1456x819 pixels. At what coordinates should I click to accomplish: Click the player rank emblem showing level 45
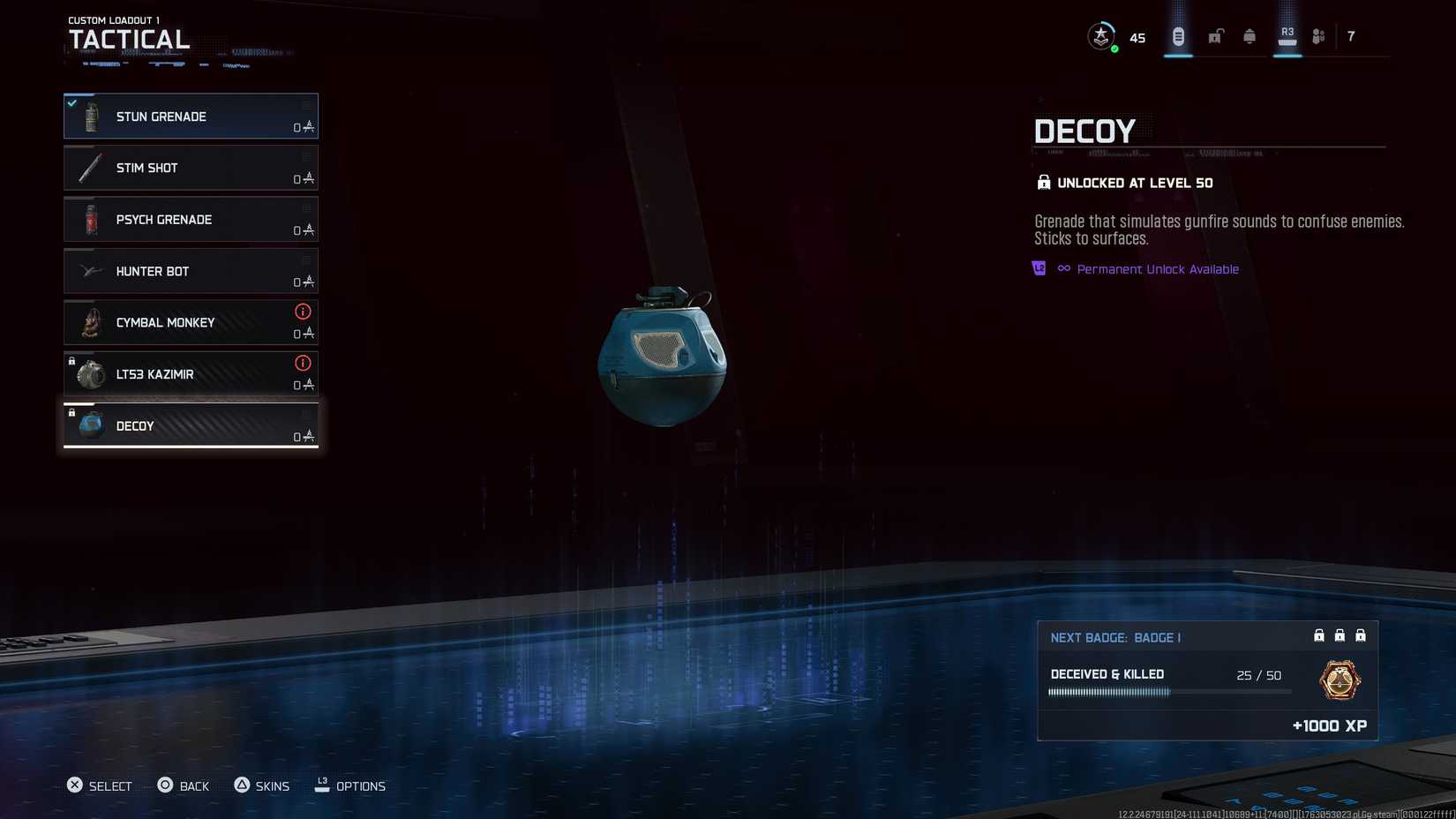1102,36
